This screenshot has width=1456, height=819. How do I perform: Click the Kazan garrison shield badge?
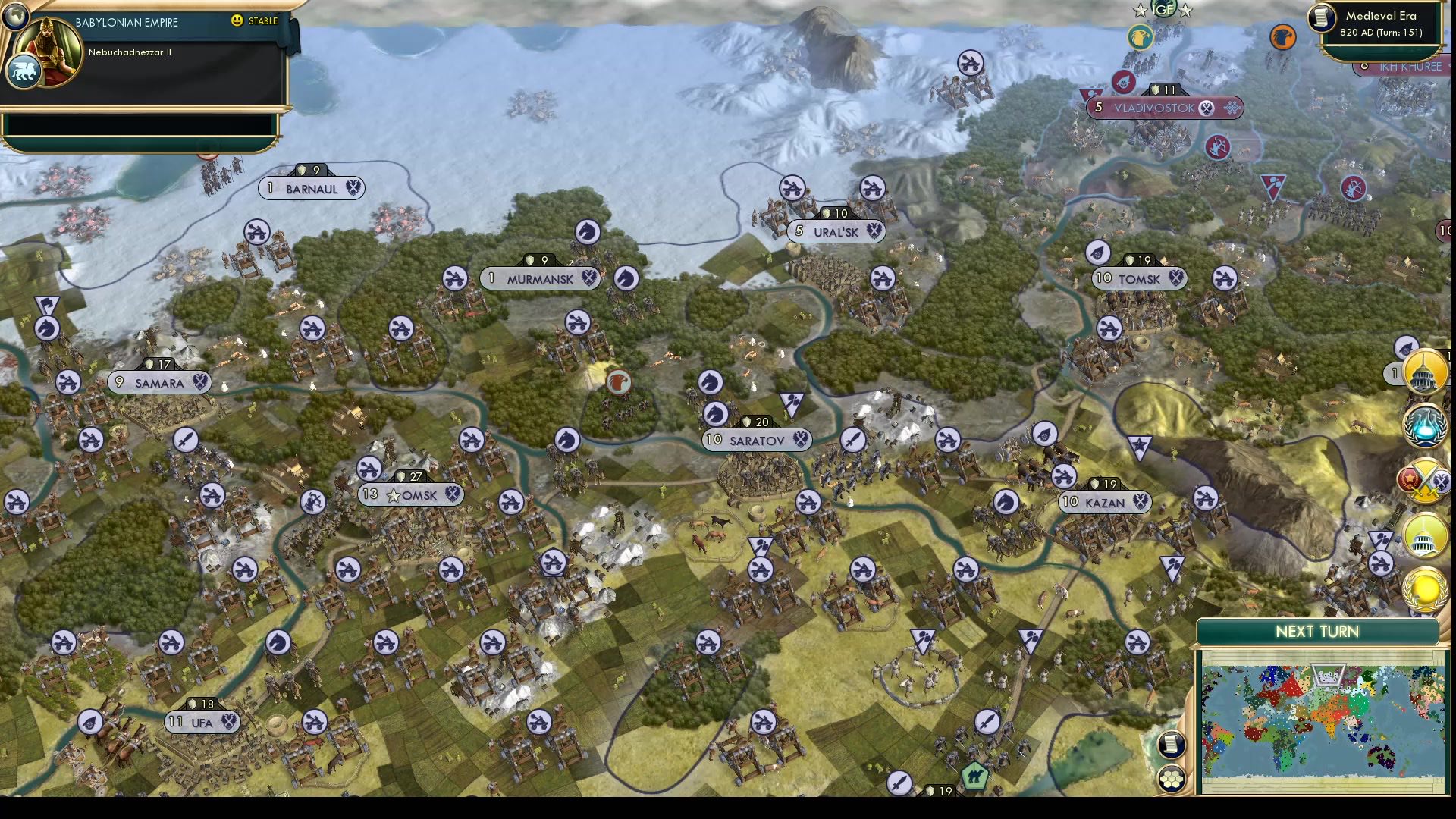coord(1095,485)
